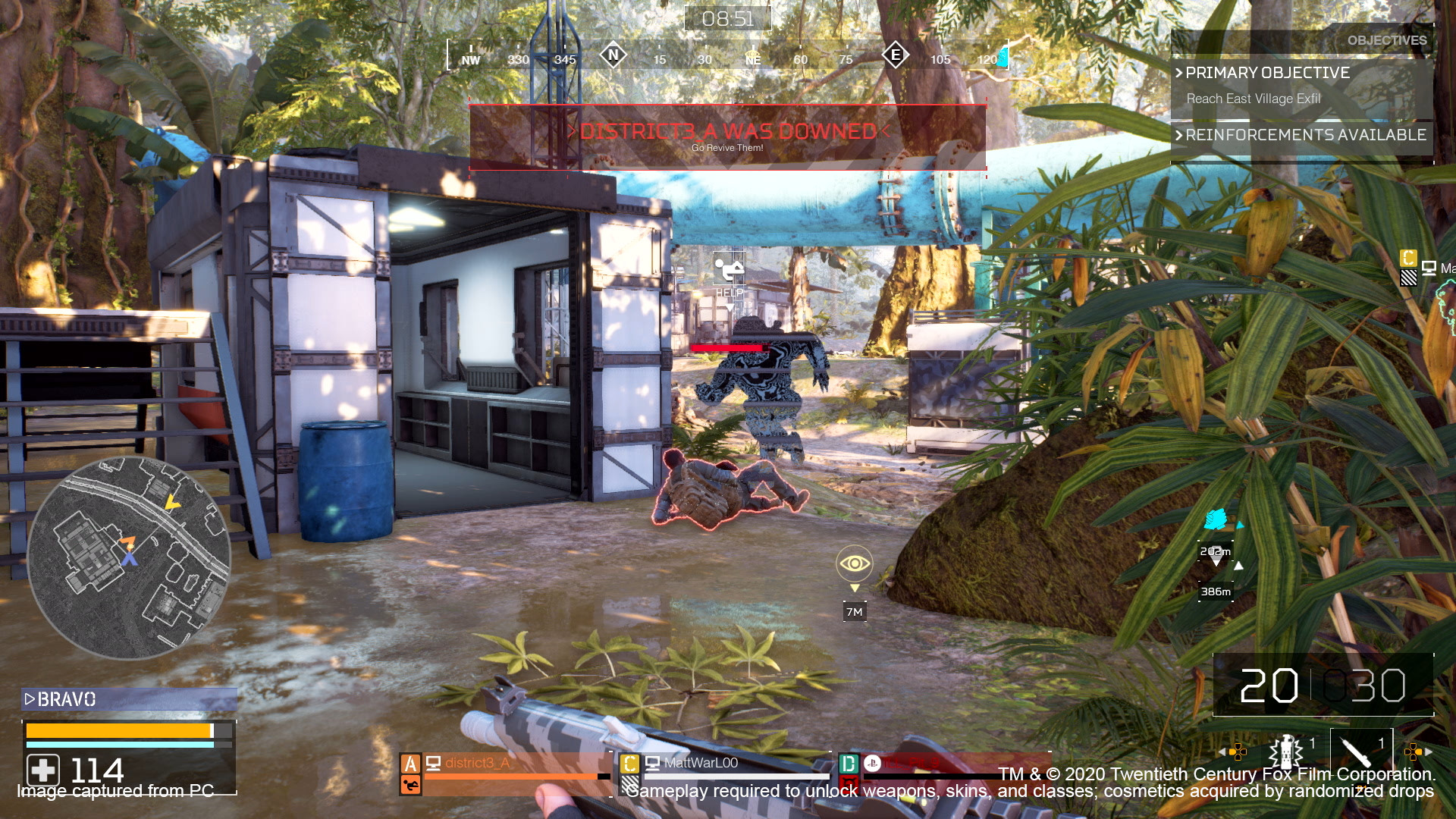Click the Reach East Village Exfil objective text

coord(1253,99)
